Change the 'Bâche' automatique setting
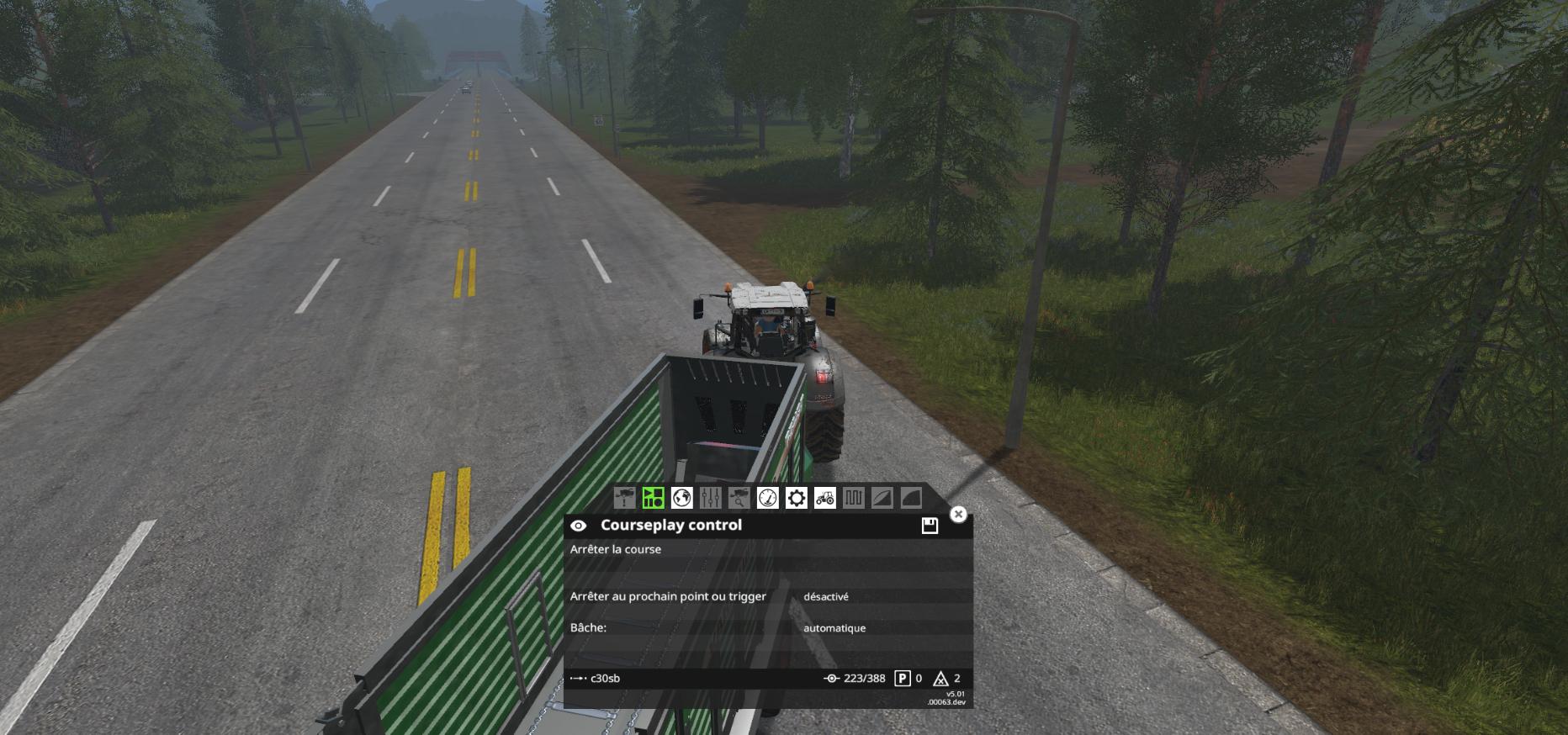The image size is (1568, 735). (834, 628)
